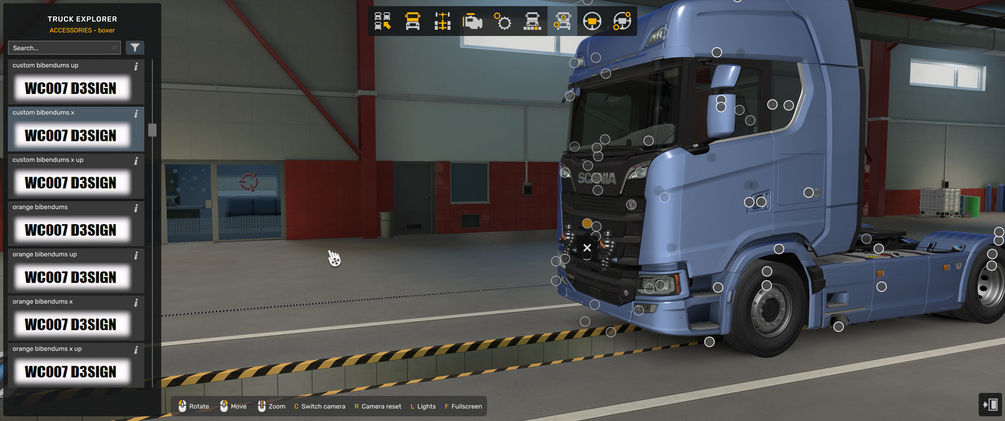The width and height of the screenshot is (1005, 421).
Task: Click the exit door icon
Action: click(990, 404)
